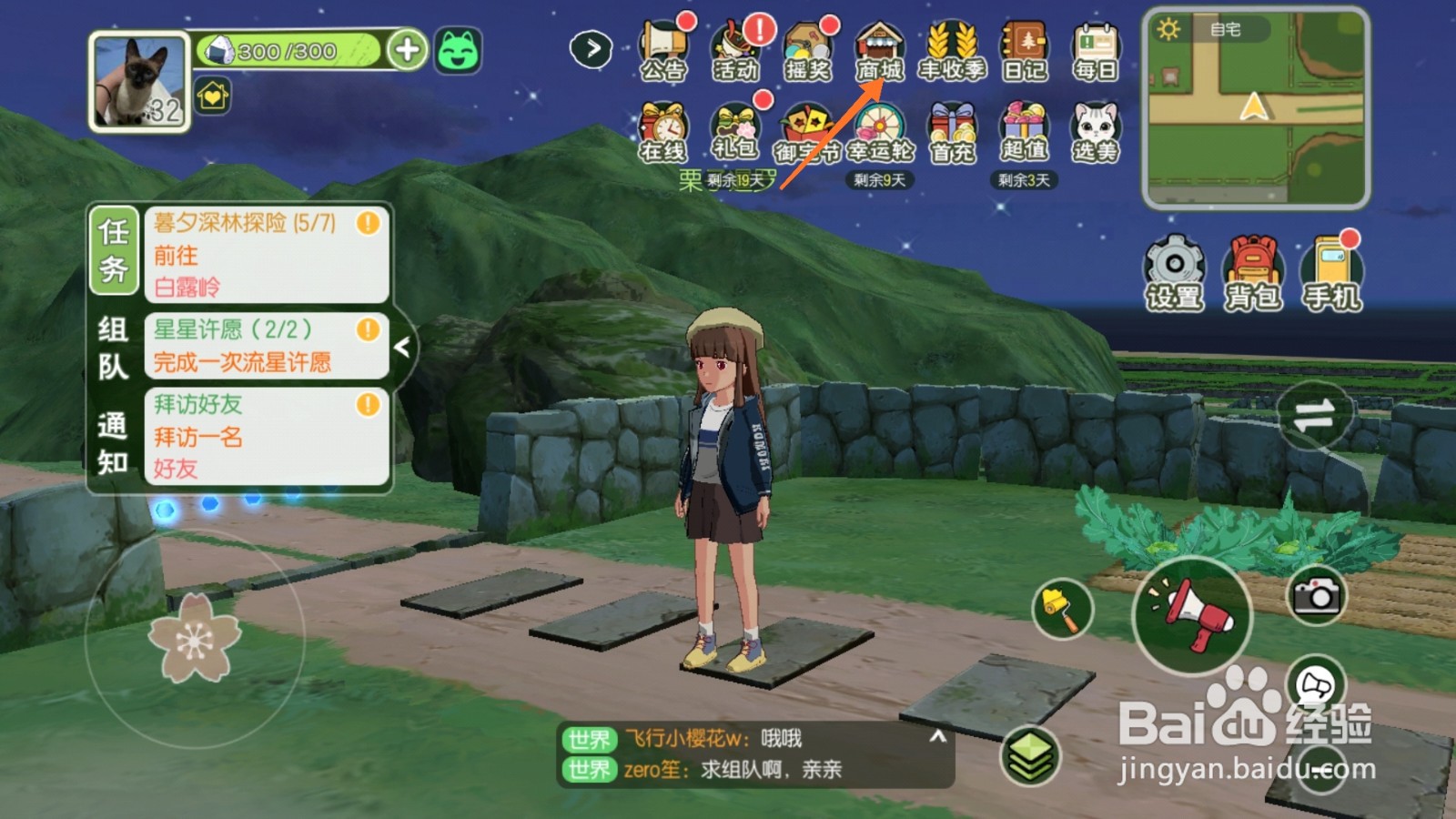The width and height of the screenshot is (1456, 819).
Task: Open the 首充 first recharge gift
Action: [x=952, y=133]
